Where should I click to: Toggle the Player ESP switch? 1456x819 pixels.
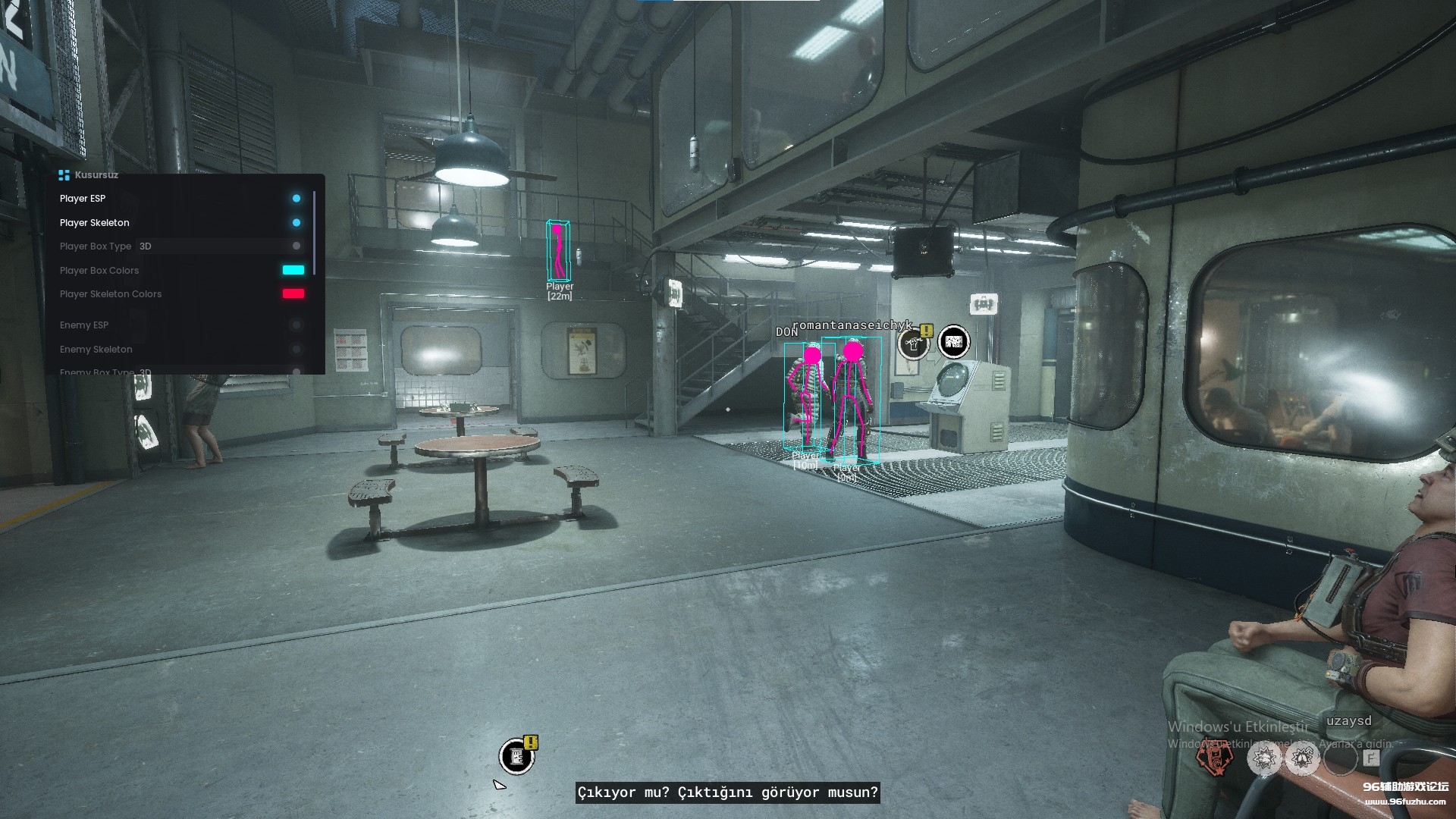tap(296, 199)
